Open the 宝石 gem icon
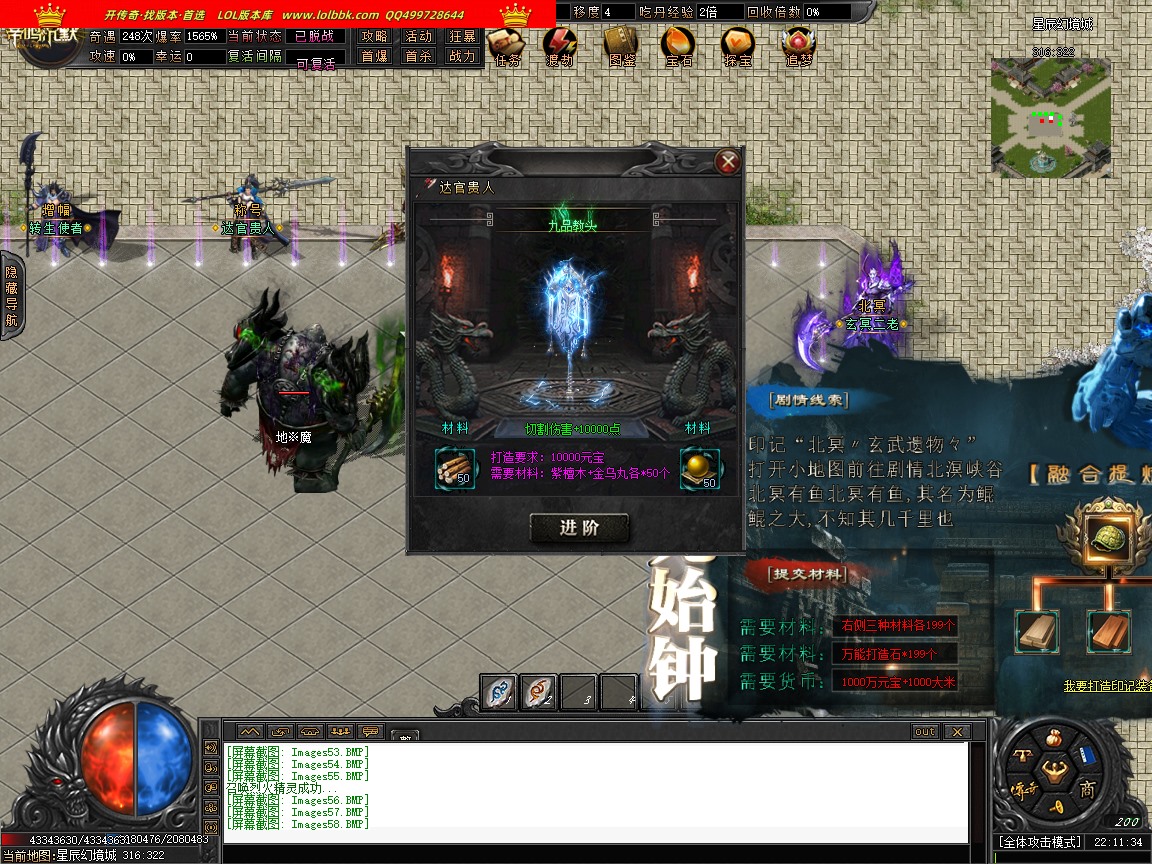The width and height of the screenshot is (1152, 864). (679, 44)
